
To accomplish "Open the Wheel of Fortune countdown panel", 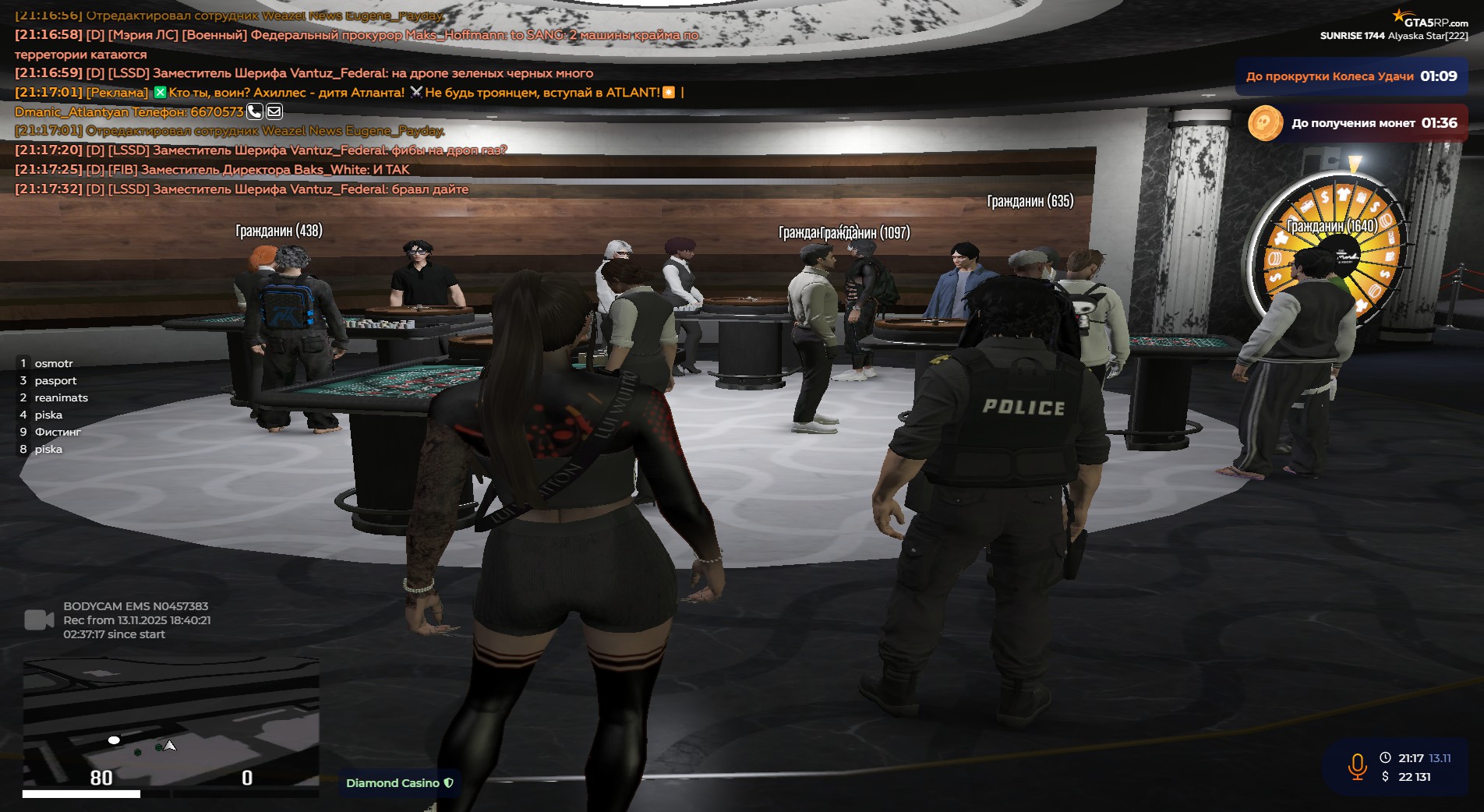I will coord(1351,76).
